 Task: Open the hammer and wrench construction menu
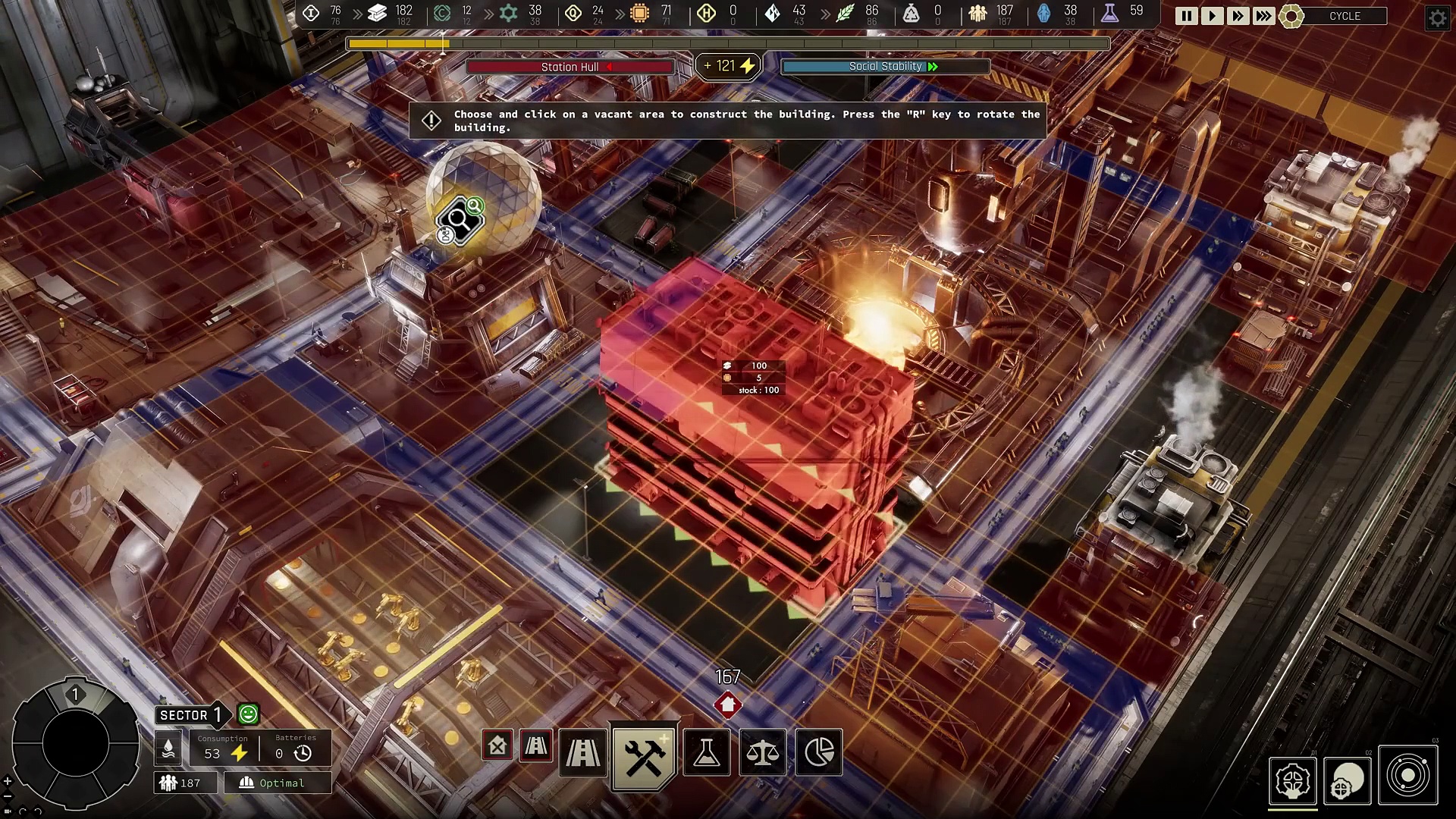coord(644,754)
